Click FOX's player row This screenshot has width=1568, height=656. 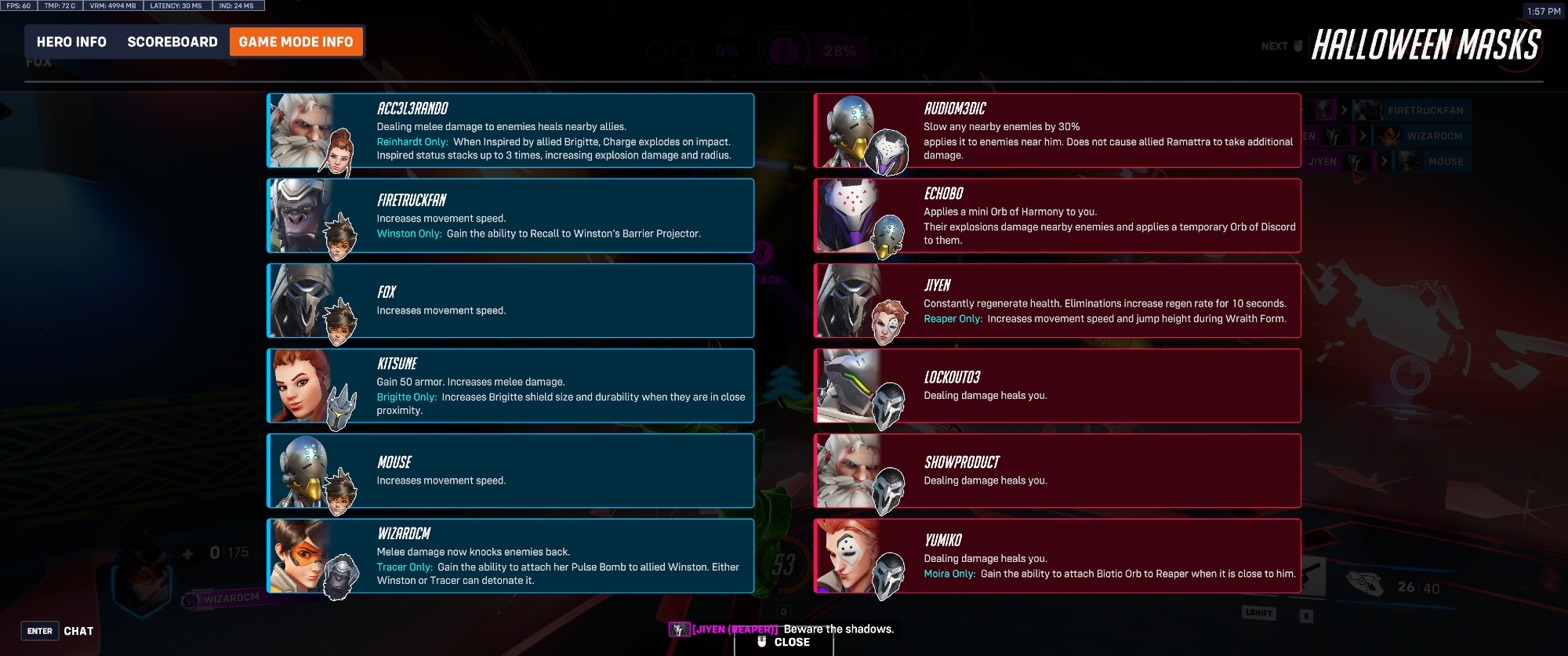click(x=510, y=301)
